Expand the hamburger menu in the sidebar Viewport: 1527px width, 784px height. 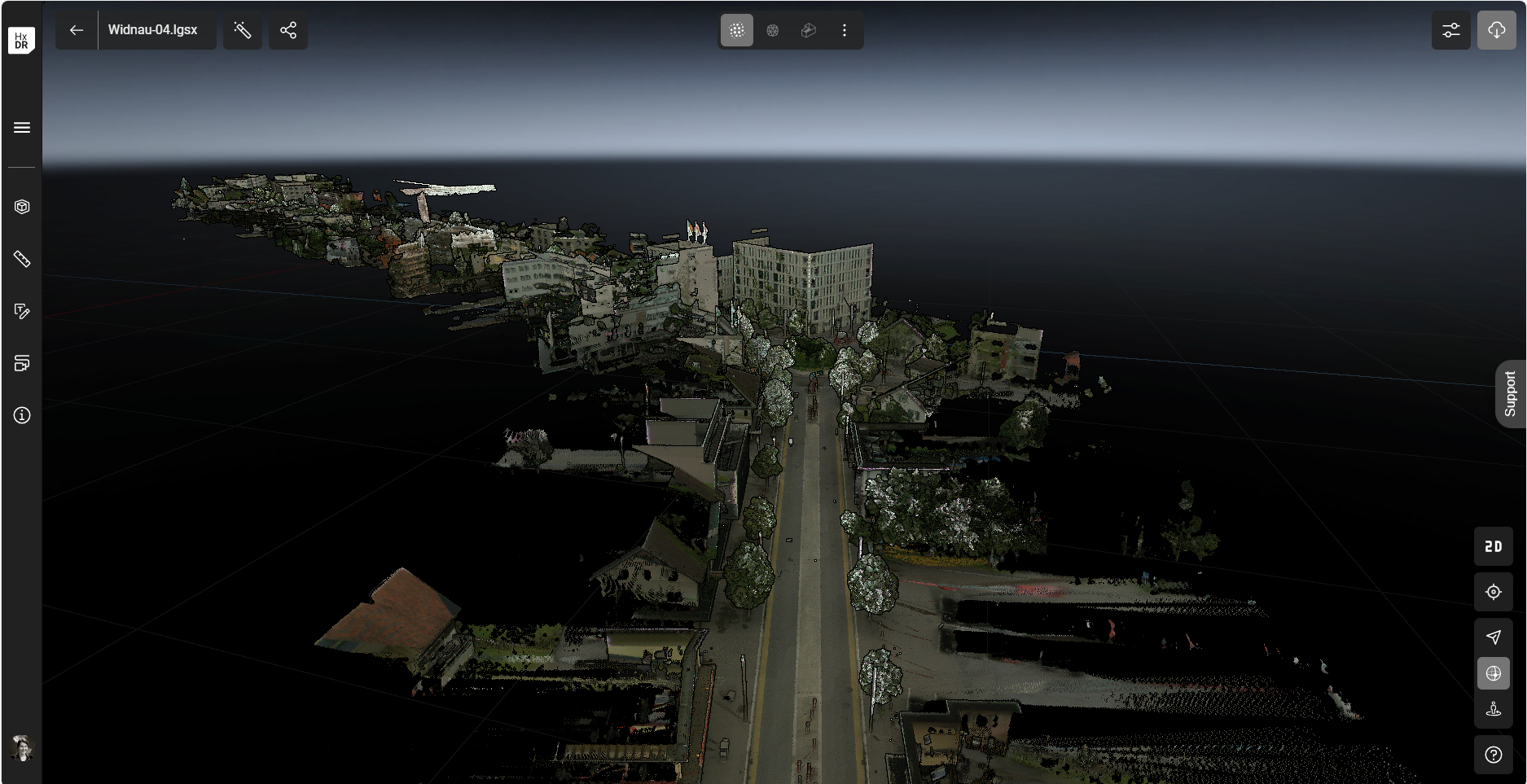click(21, 127)
